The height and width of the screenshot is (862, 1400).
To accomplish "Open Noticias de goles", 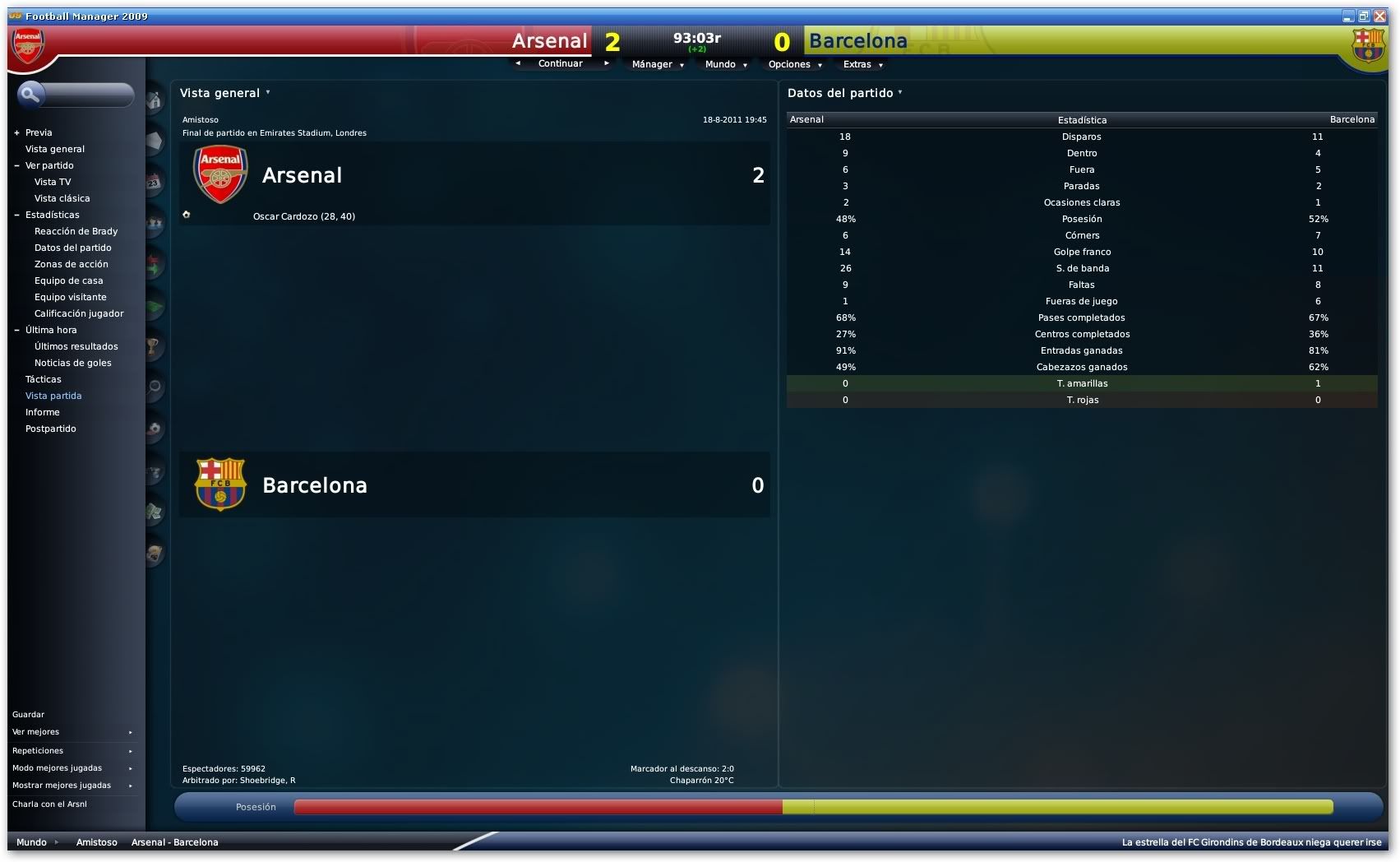I will pos(72,363).
